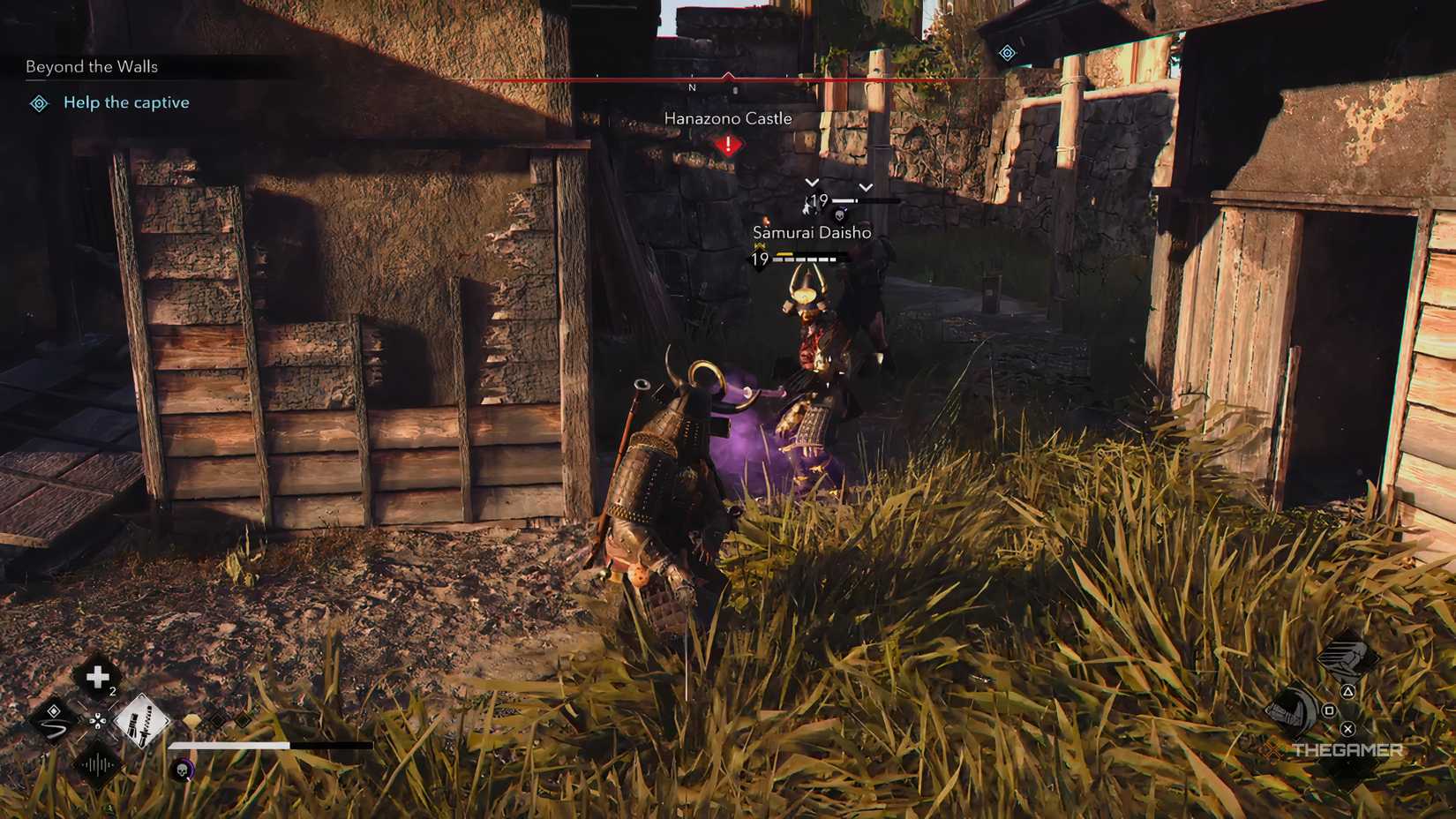Click the blue objective tracker diamond top right
Viewport: 1456px width, 819px height.
pyautogui.click(x=1007, y=53)
